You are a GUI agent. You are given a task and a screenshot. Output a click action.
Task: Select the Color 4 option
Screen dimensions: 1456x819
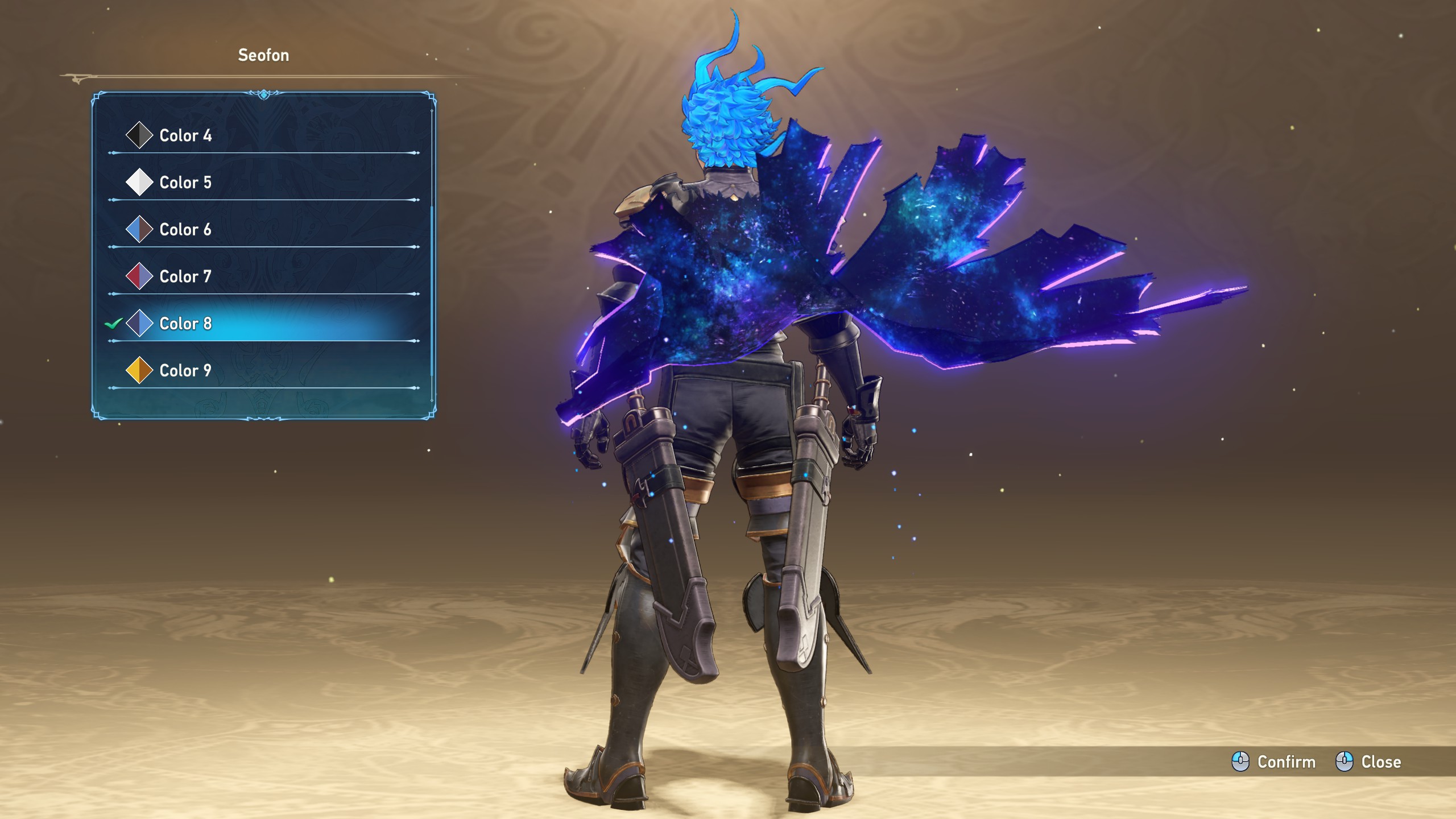(185, 135)
